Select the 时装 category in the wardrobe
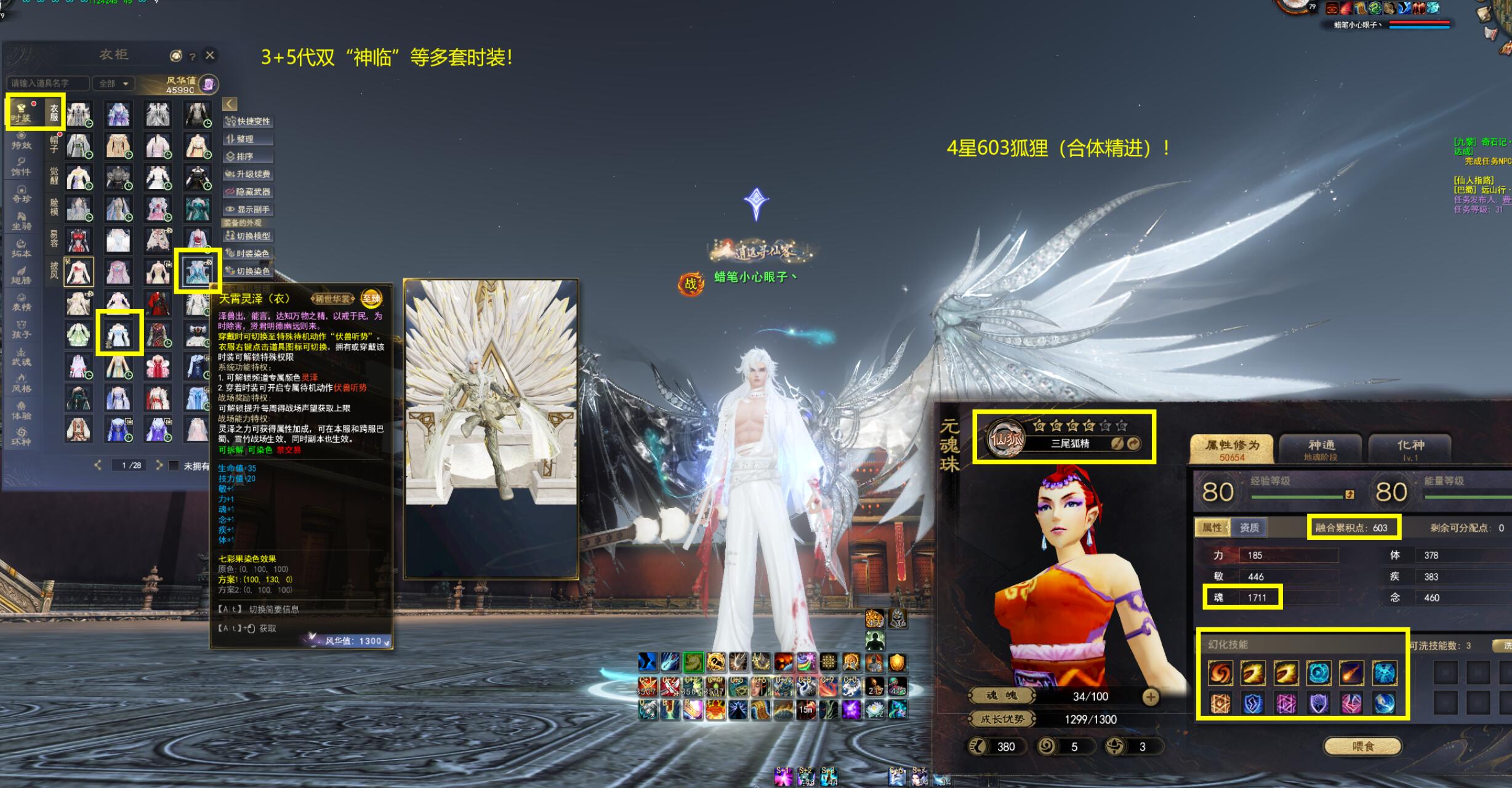The width and height of the screenshot is (1512, 788). pyautogui.click(x=22, y=112)
